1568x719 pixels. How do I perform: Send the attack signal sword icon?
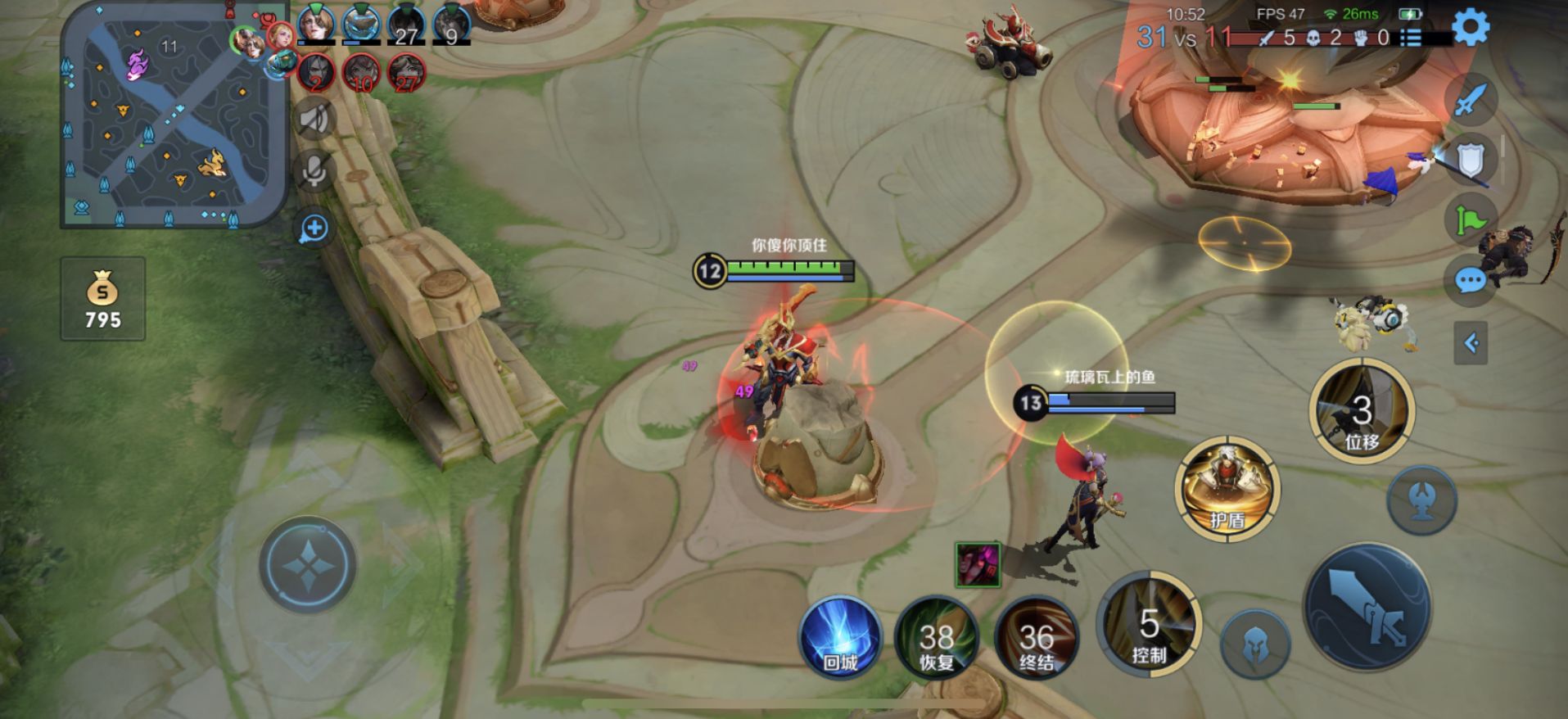tap(1471, 100)
